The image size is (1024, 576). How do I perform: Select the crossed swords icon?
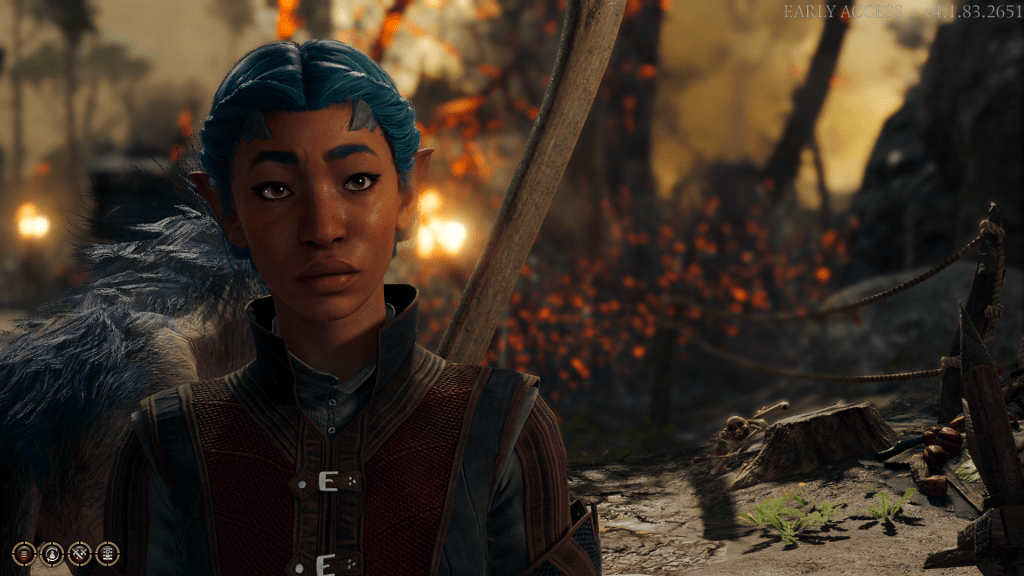pos(79,553)
